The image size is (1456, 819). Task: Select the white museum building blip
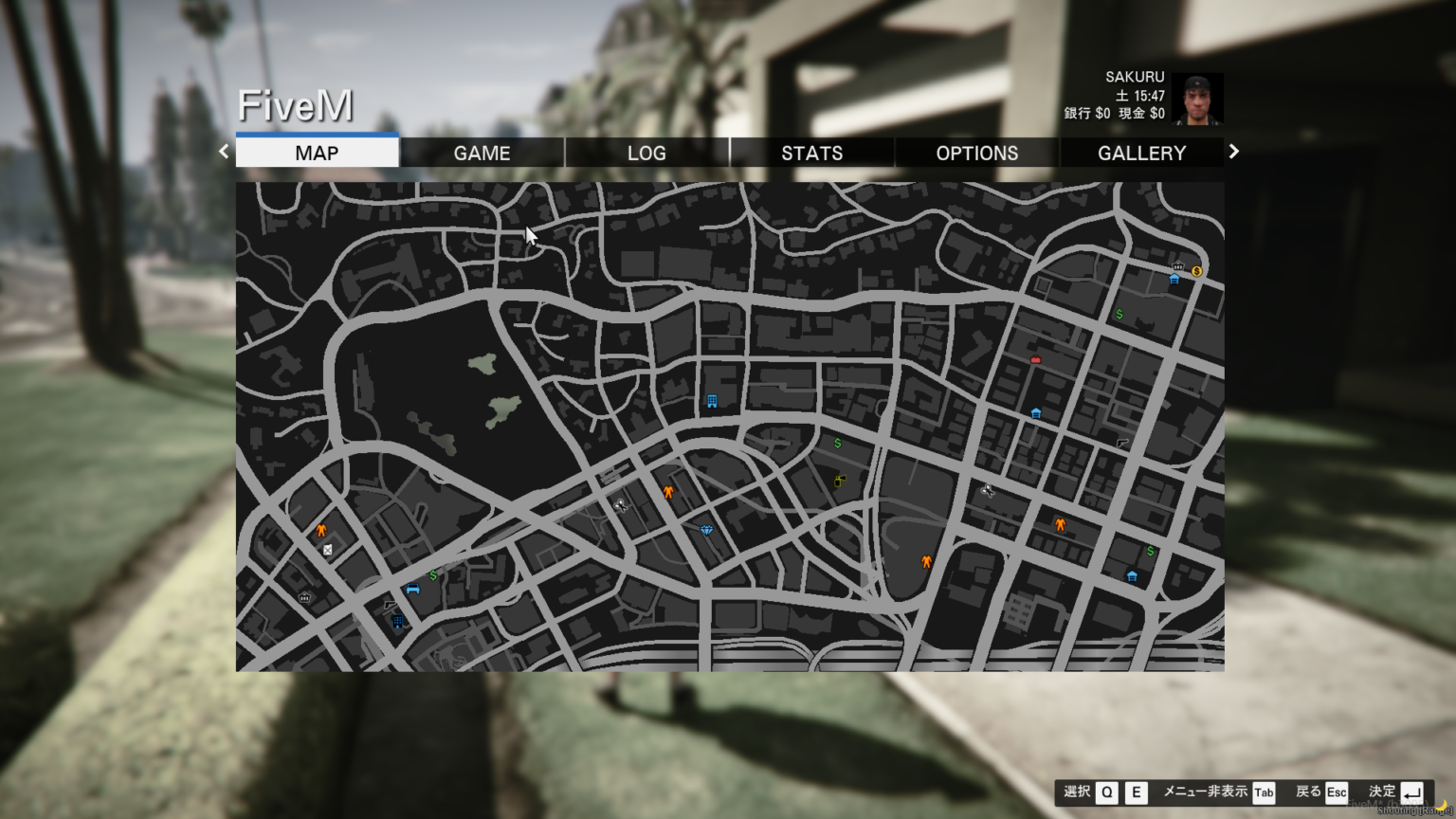point(305,597)
